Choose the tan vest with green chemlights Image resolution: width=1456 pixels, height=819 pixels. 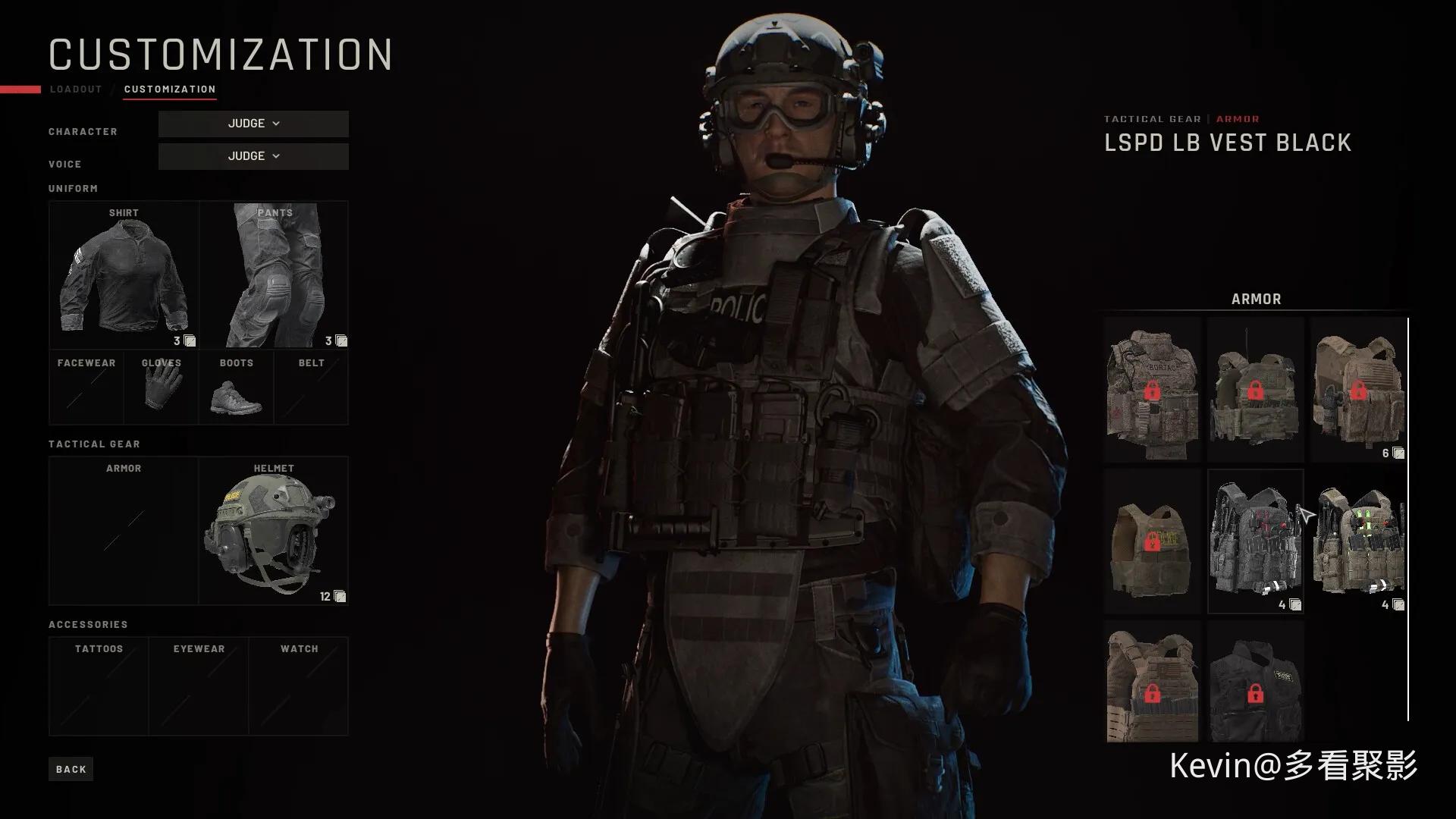click(x=1358, y=540)
